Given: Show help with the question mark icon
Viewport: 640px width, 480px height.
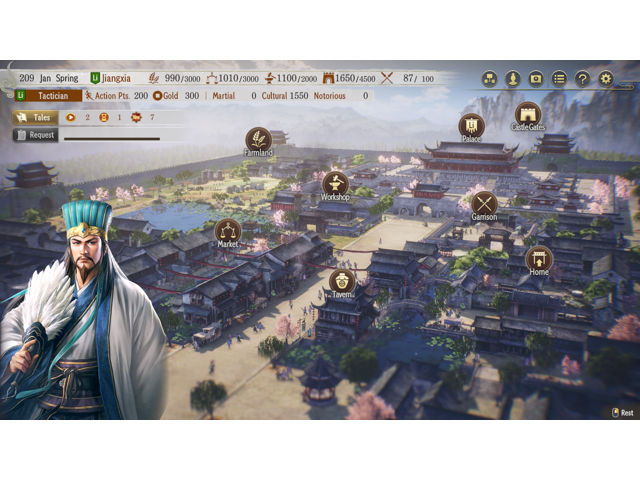Looking at the screenshot, I should (583, 78).
